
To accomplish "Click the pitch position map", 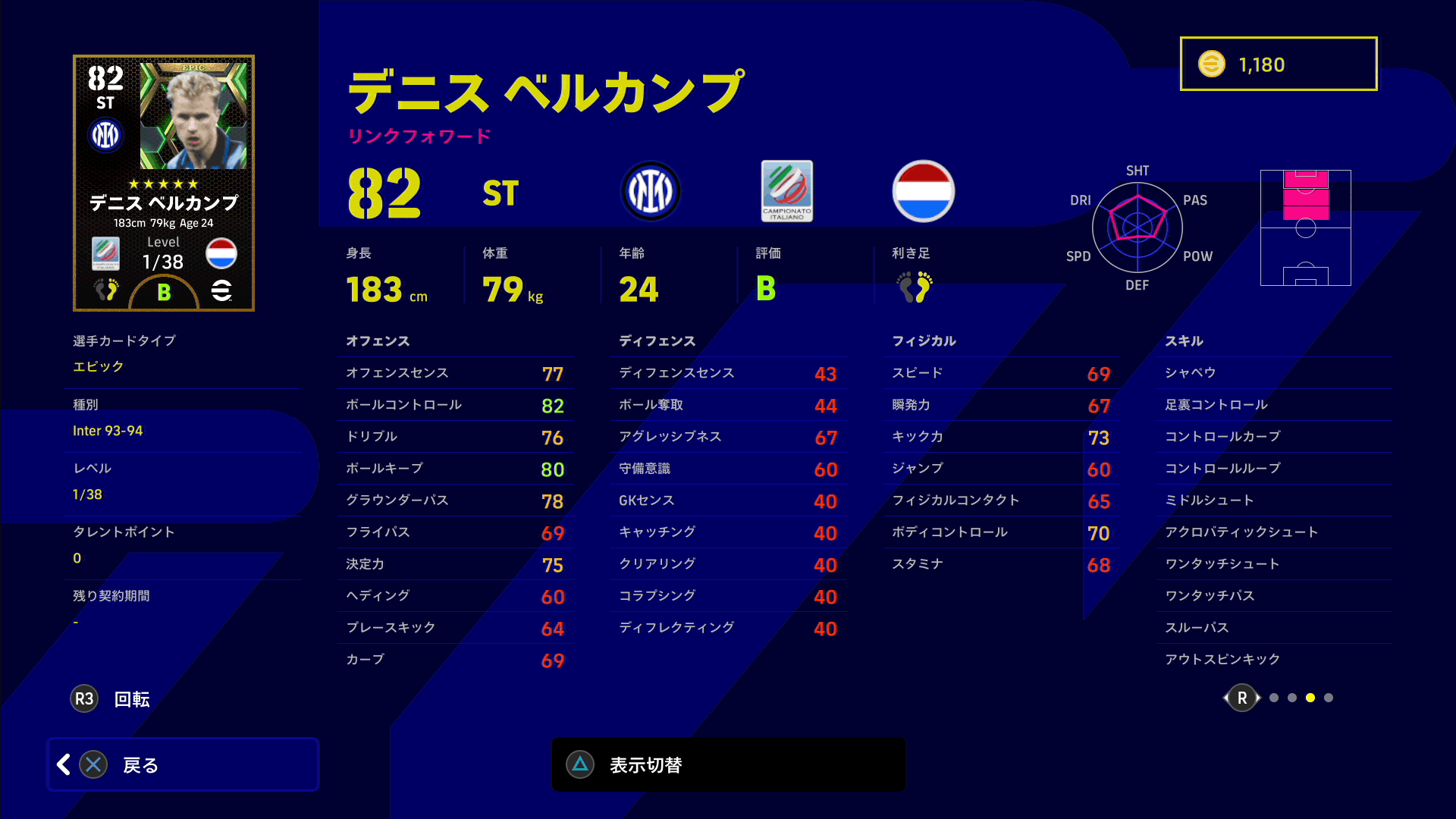I will [x=1305, y=227].
